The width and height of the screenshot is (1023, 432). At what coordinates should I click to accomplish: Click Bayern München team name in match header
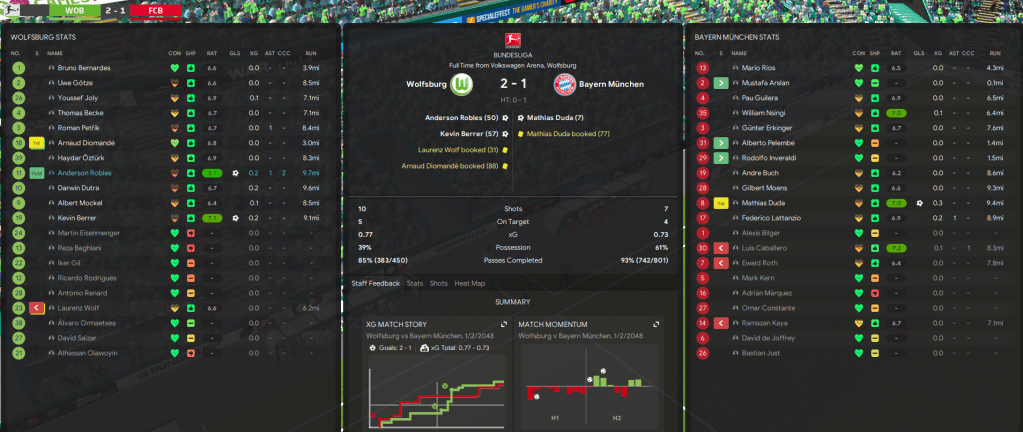tap(612, 84)
